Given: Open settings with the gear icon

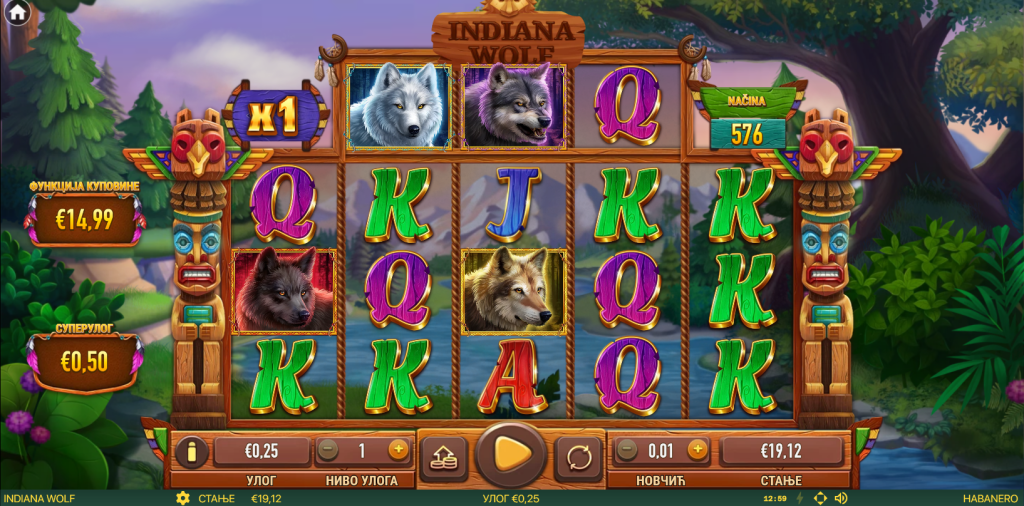Looking at the screenshot, I should coord(182,498).
